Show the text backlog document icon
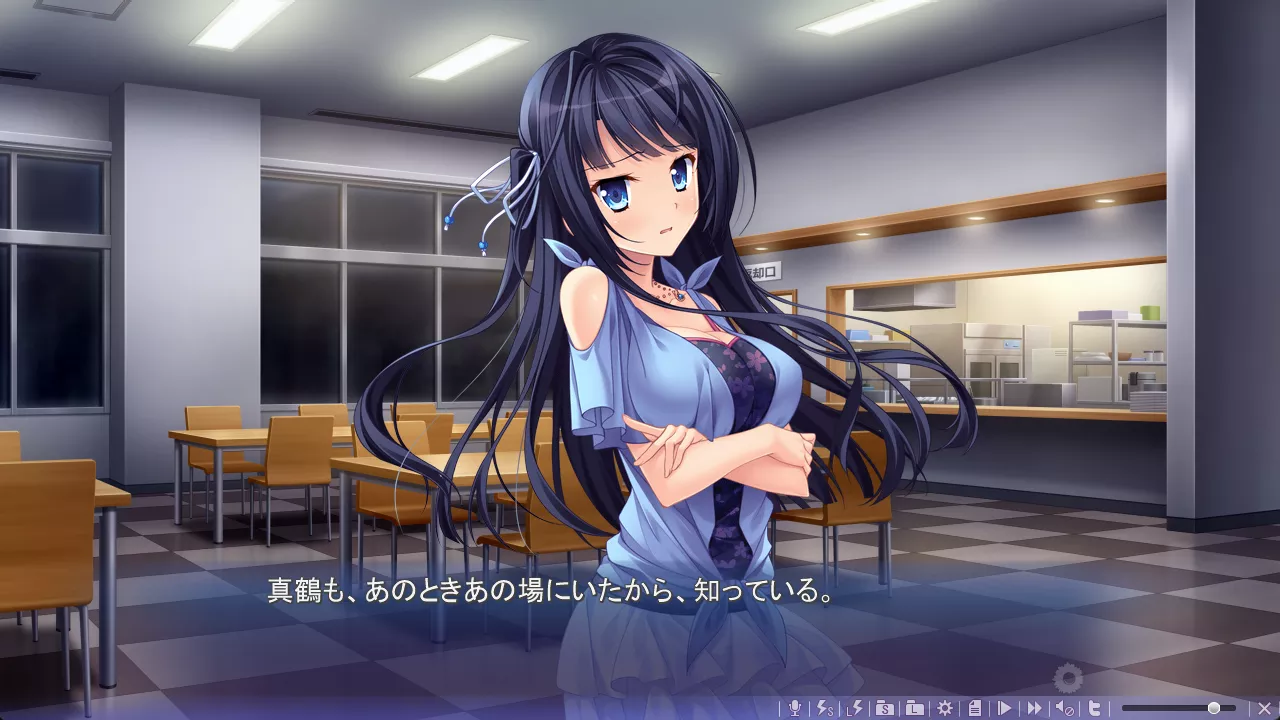Screen dimensions: 1280x720 click(x=975, y=708)
